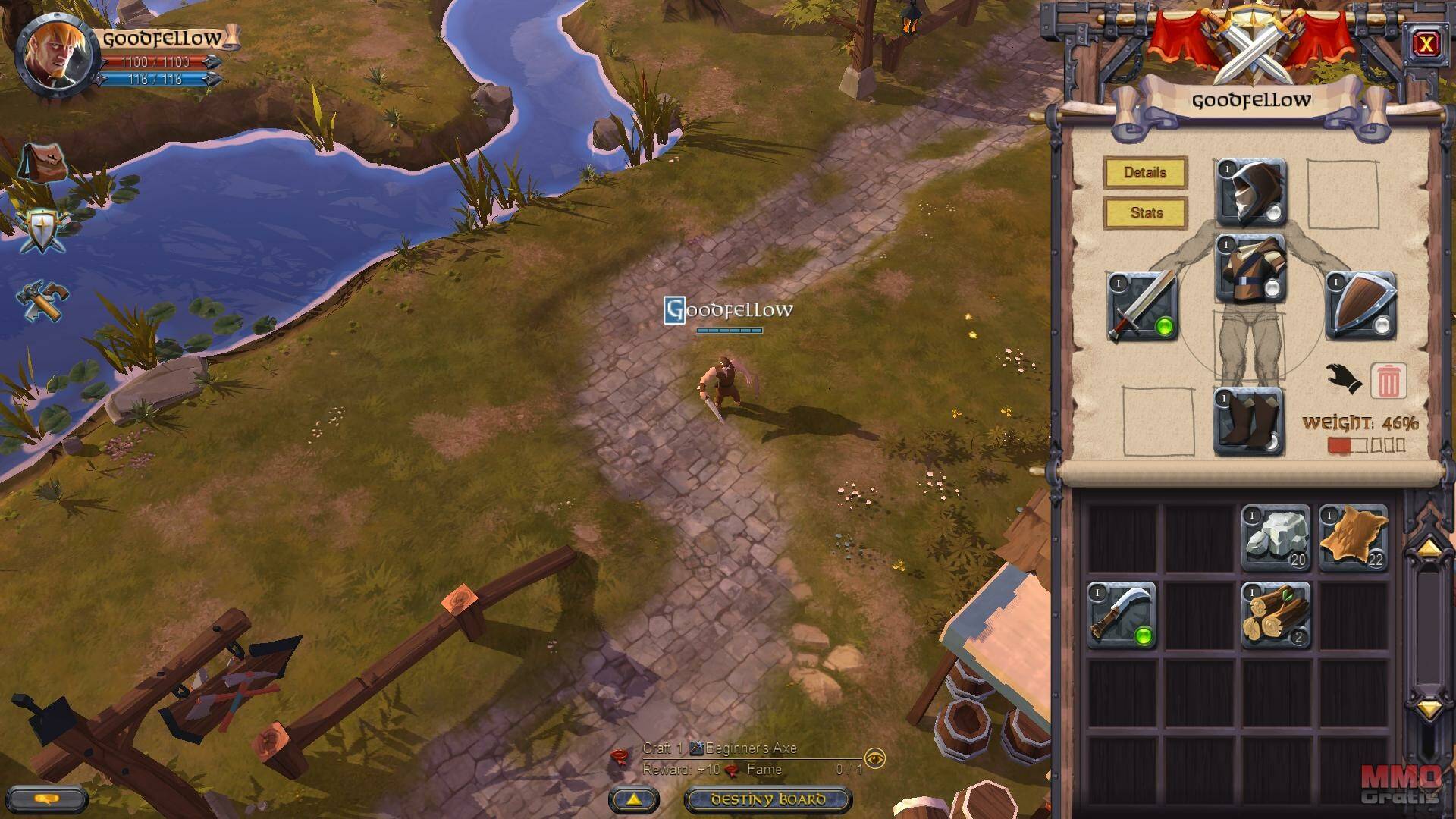Click the red trash can icon
Viewport: 1456px width, 819px height.
pos(1389,381)
